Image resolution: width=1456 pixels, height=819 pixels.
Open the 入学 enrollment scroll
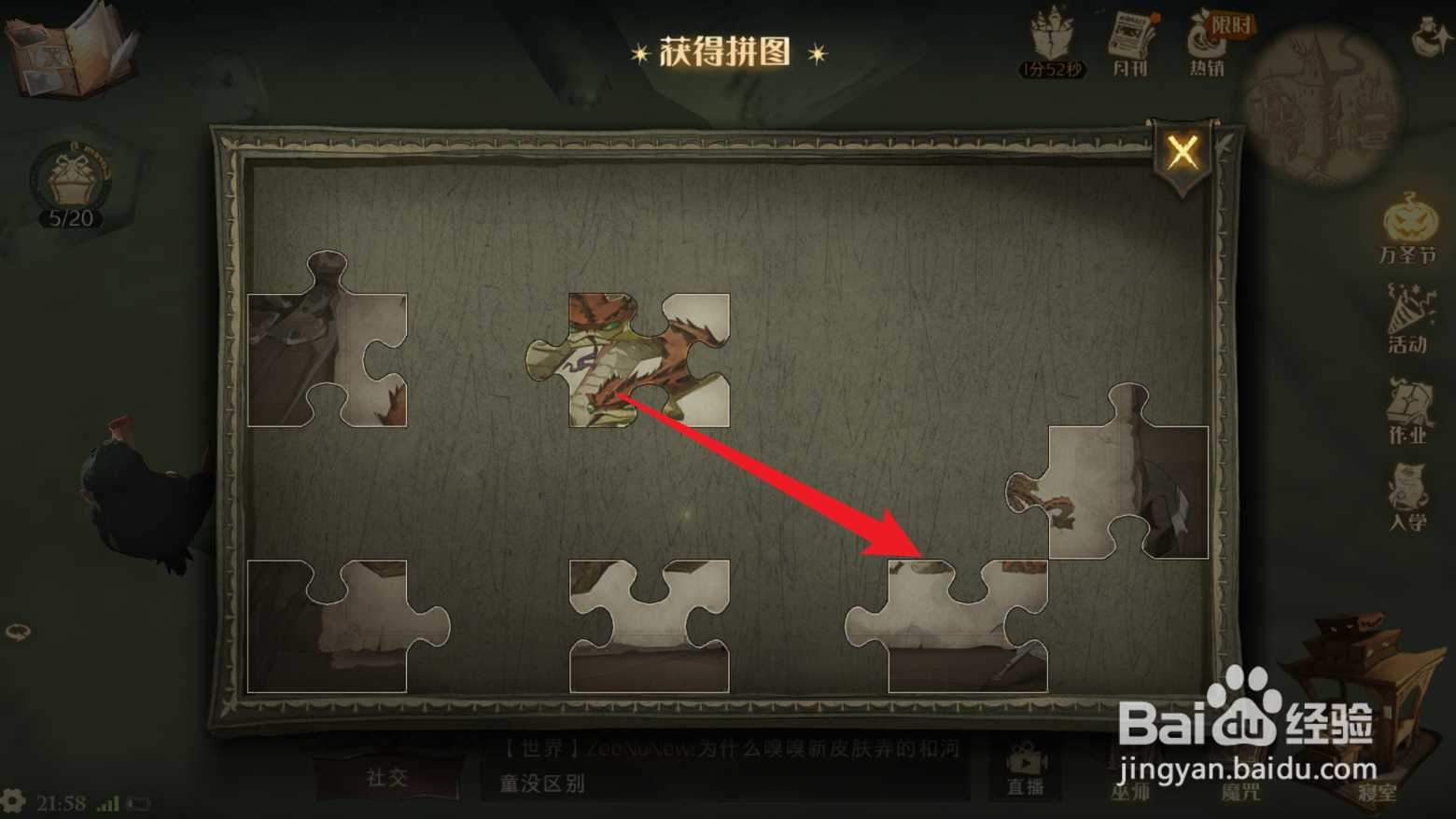point(1409,490)
